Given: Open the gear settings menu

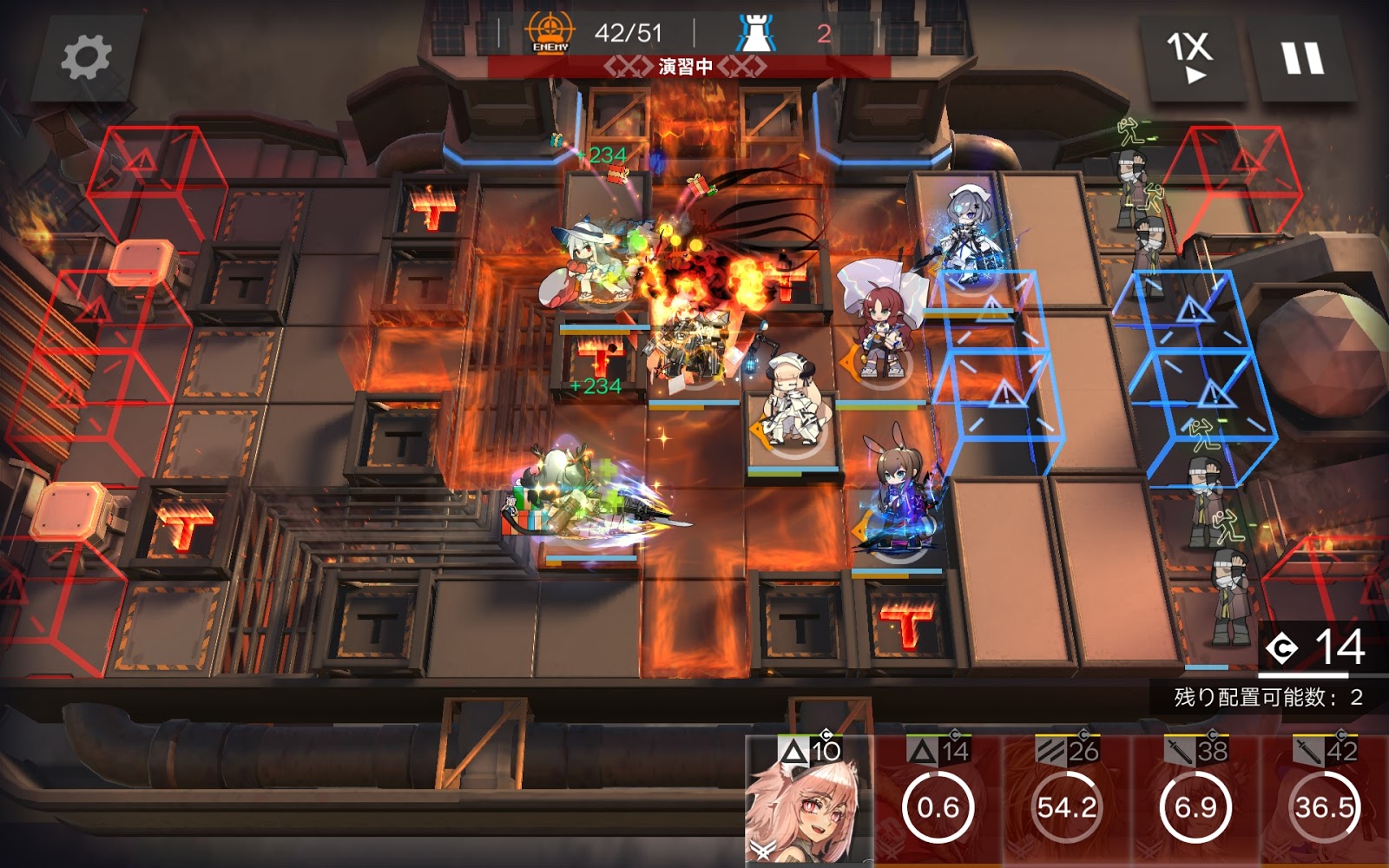Looking at the screenshot, I should click(x=86, y=57).
